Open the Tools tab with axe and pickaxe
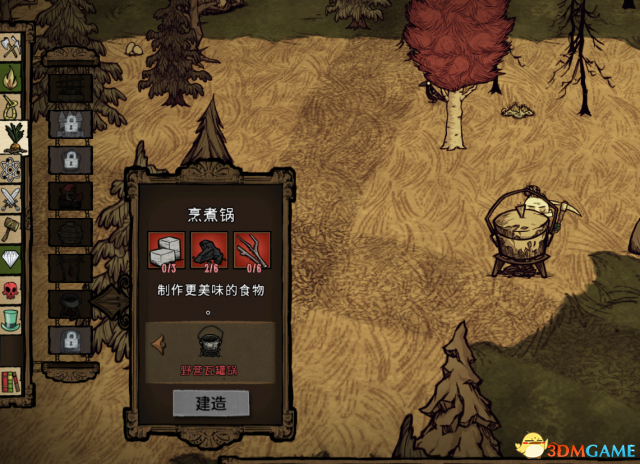This screenshot has height=464, width=640. tap(12, 46)
